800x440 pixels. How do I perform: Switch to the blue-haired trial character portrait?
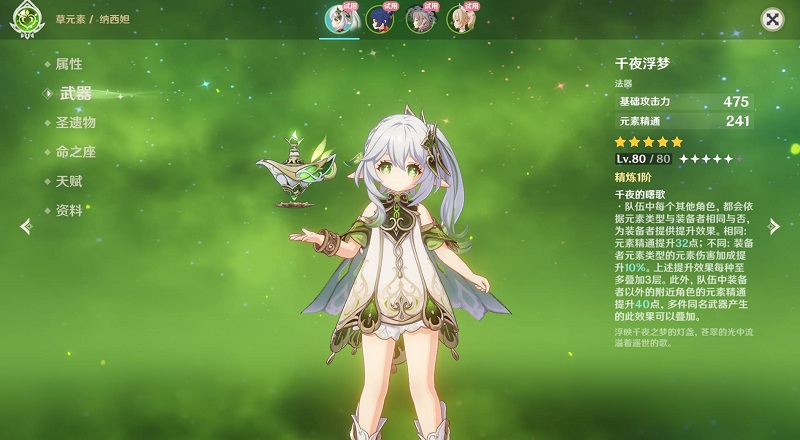point(380,20)
